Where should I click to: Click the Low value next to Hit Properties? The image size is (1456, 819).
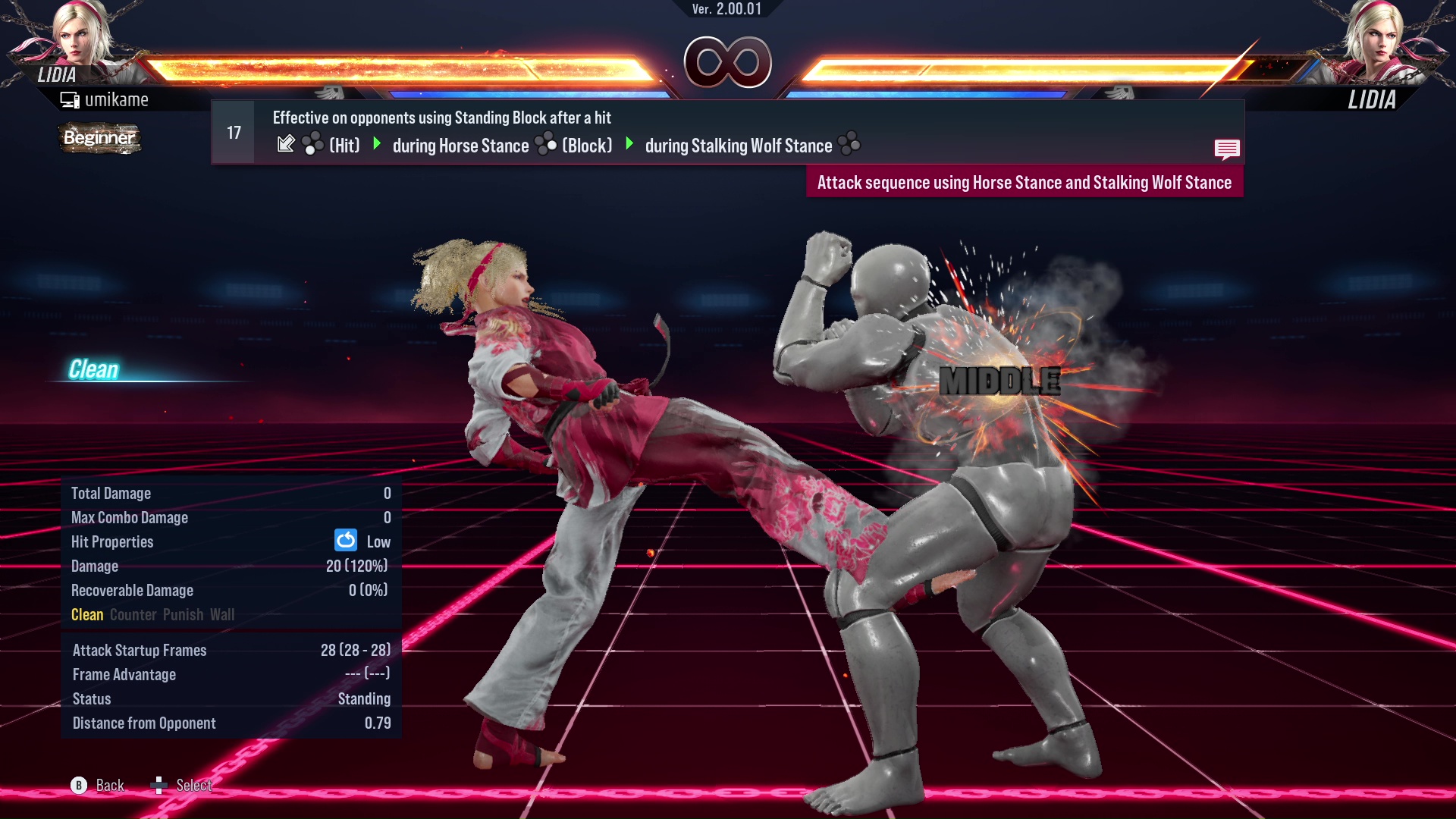[380, 541]
